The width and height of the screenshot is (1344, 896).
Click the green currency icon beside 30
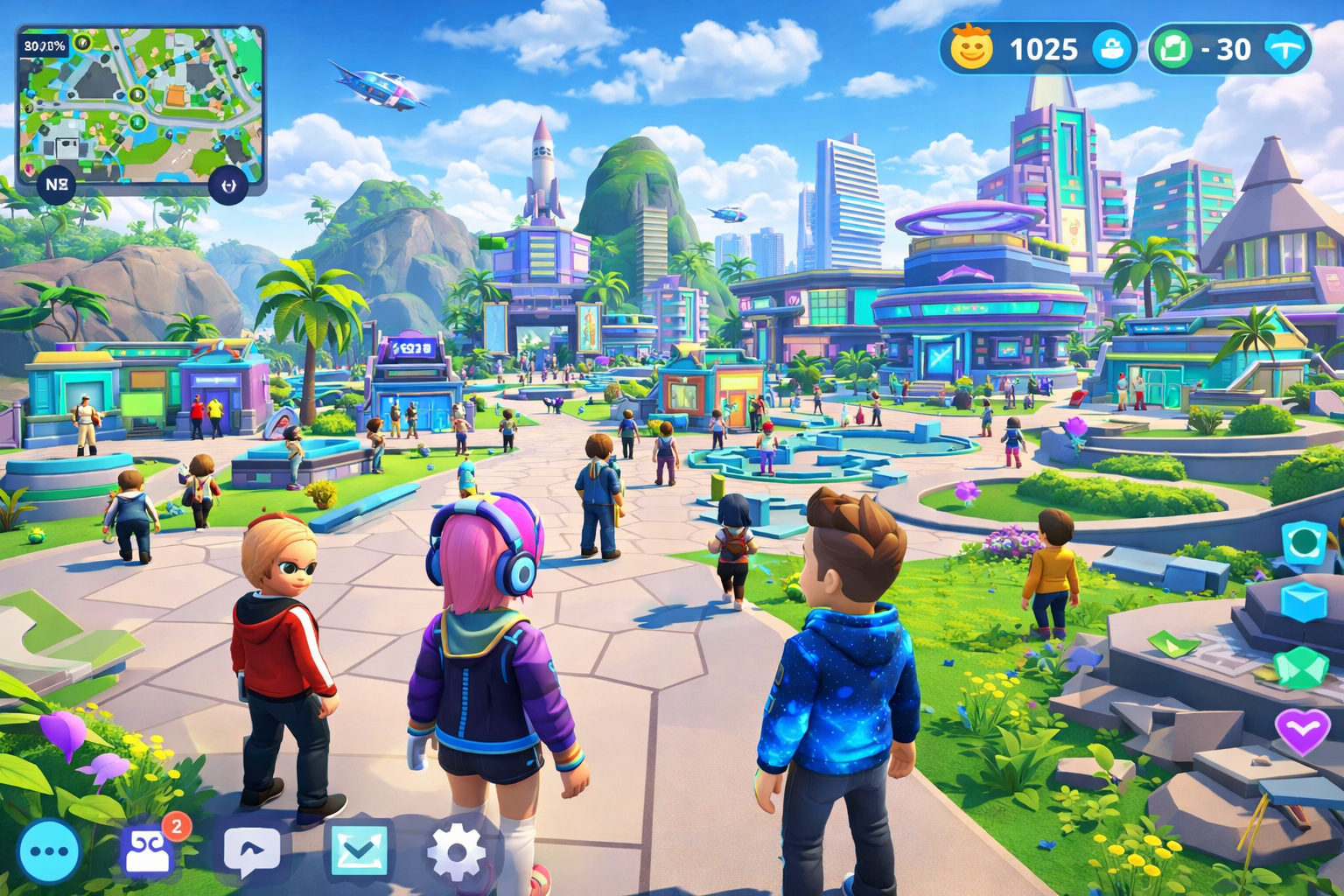(1172, 49)
